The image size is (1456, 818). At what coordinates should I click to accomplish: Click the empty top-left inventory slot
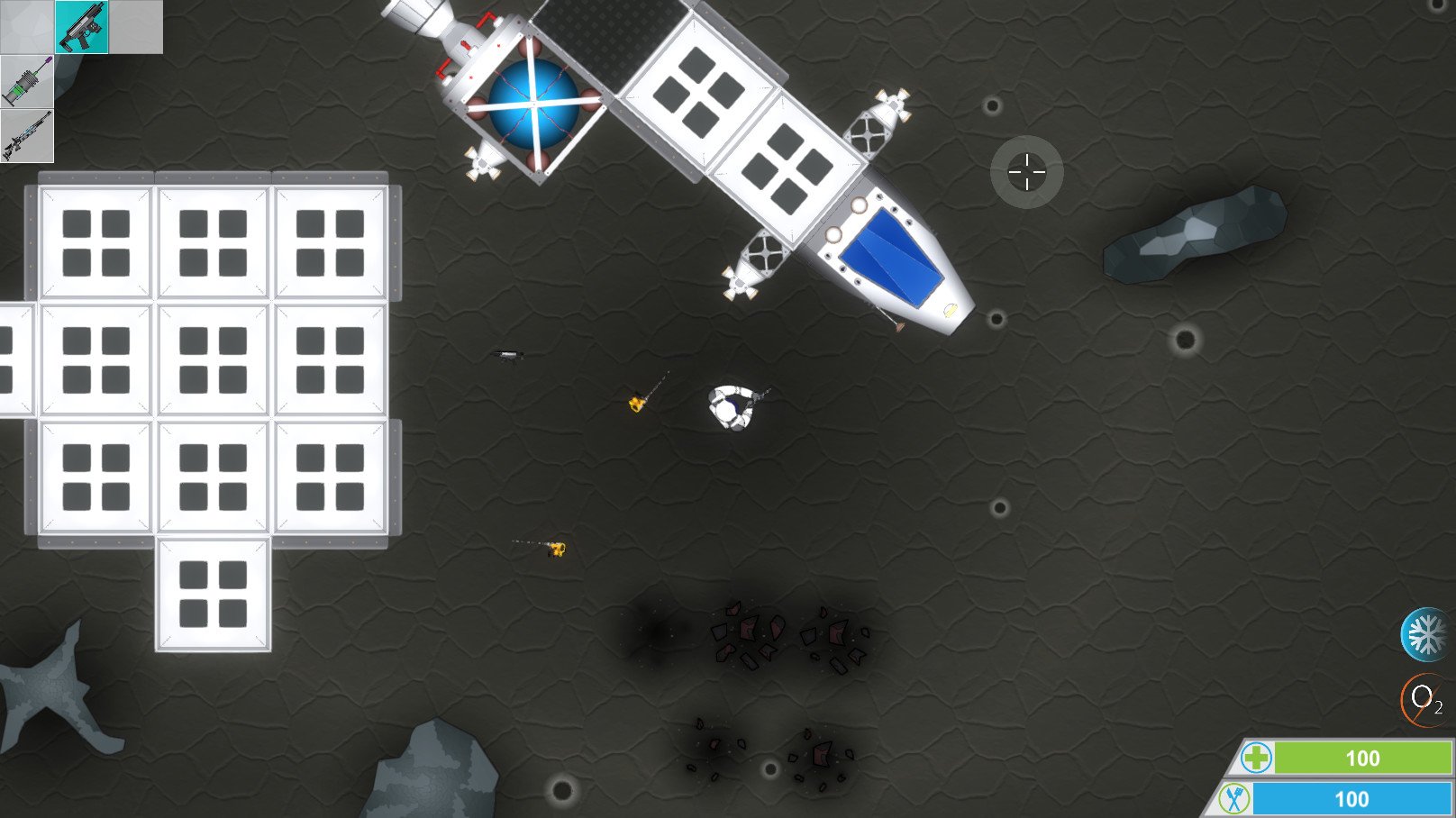point(27,27)
